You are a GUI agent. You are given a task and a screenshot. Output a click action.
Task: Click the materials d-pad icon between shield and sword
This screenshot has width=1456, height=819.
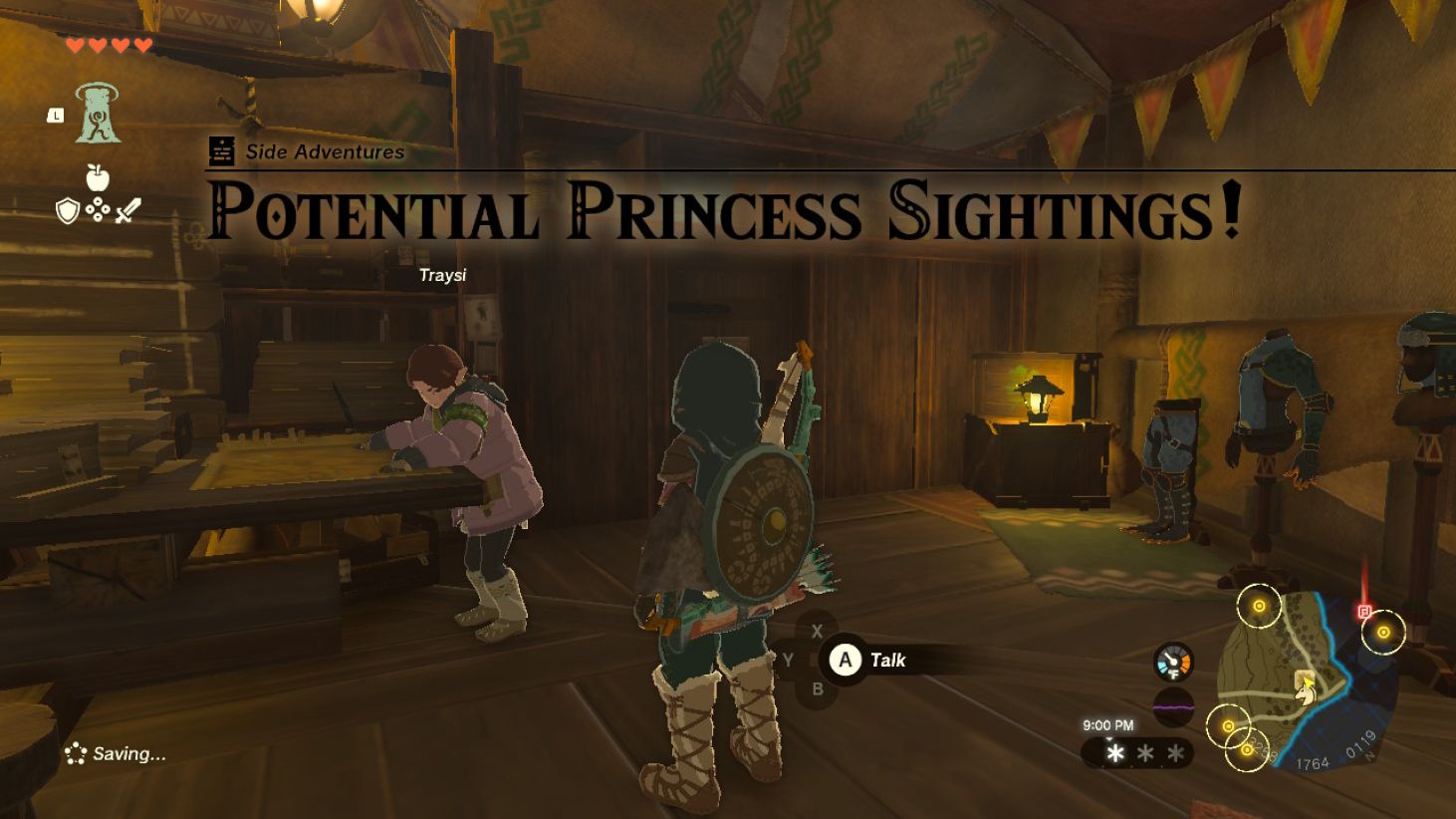tap(98, 209)
